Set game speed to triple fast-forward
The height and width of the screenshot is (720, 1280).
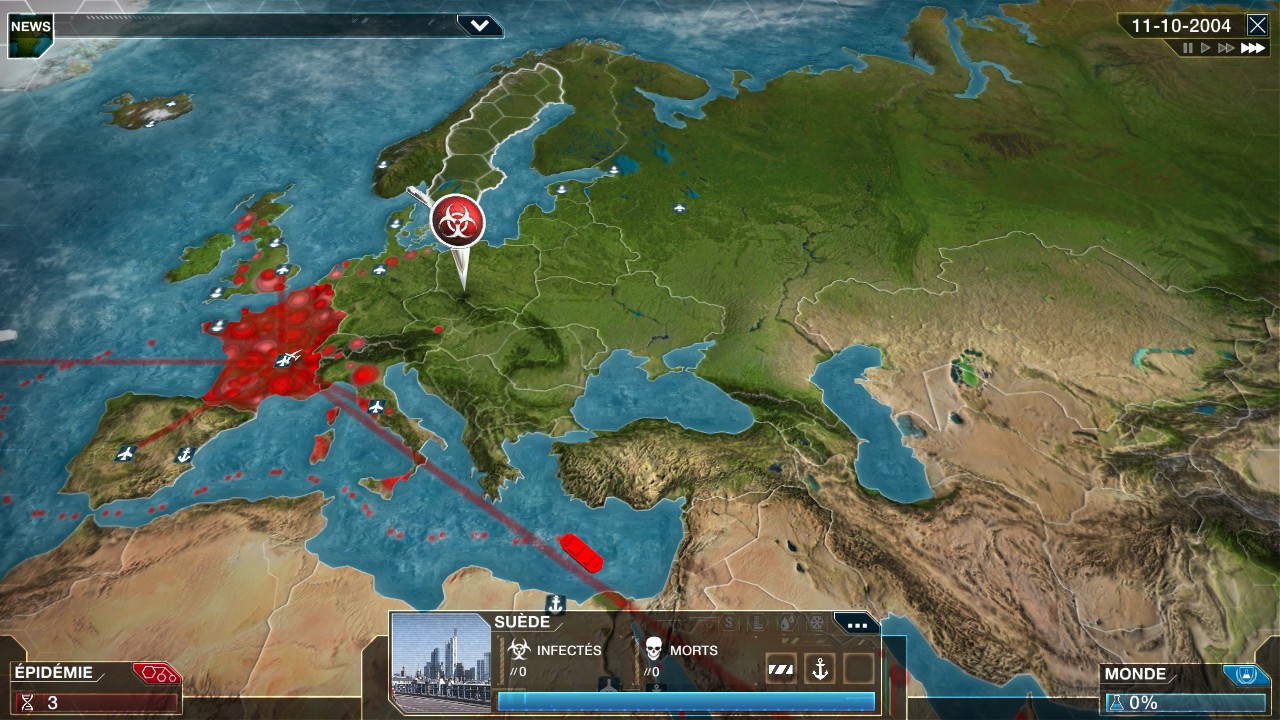tap(1252, 48)
